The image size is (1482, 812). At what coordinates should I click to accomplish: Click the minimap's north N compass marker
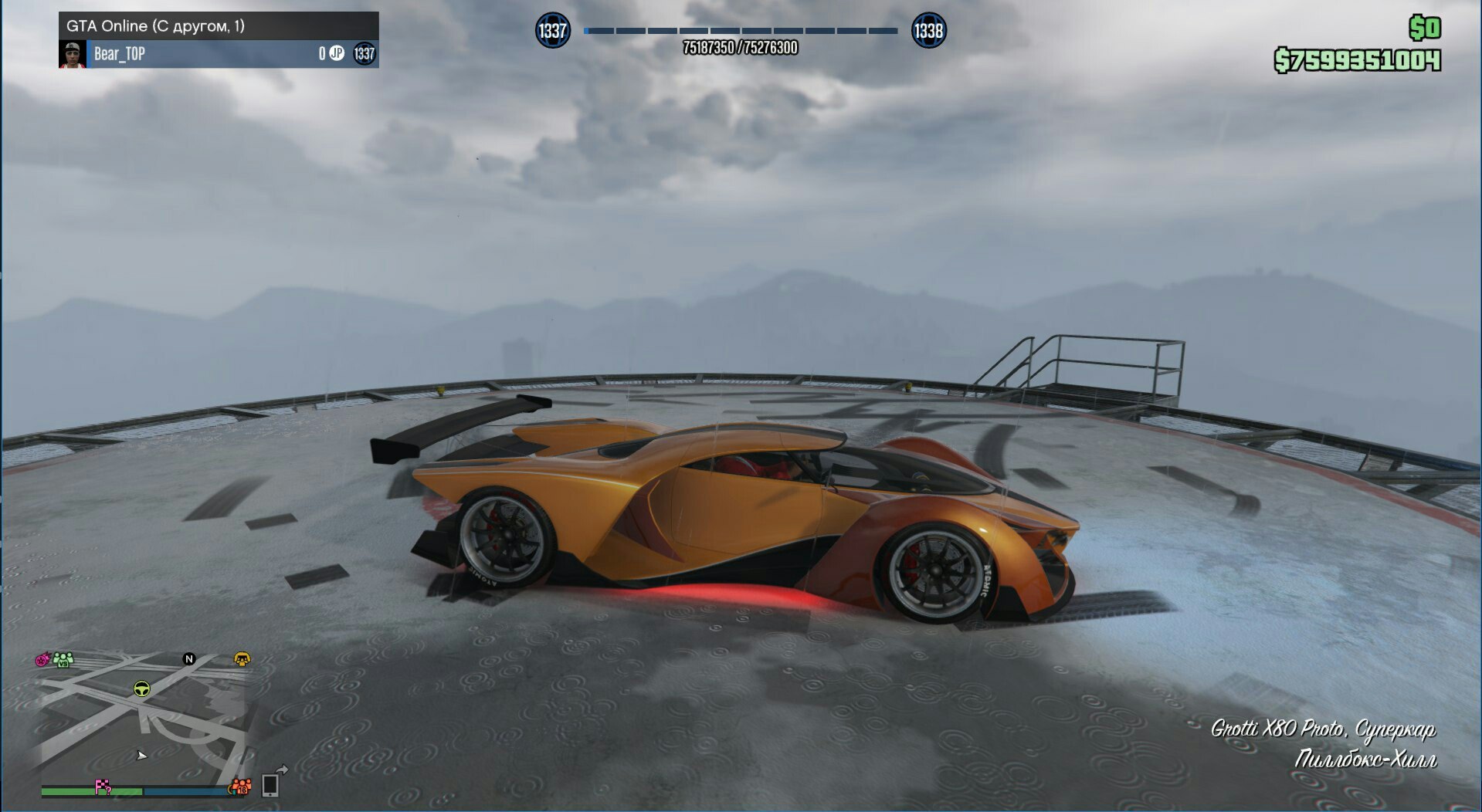[x=188, y=658]
